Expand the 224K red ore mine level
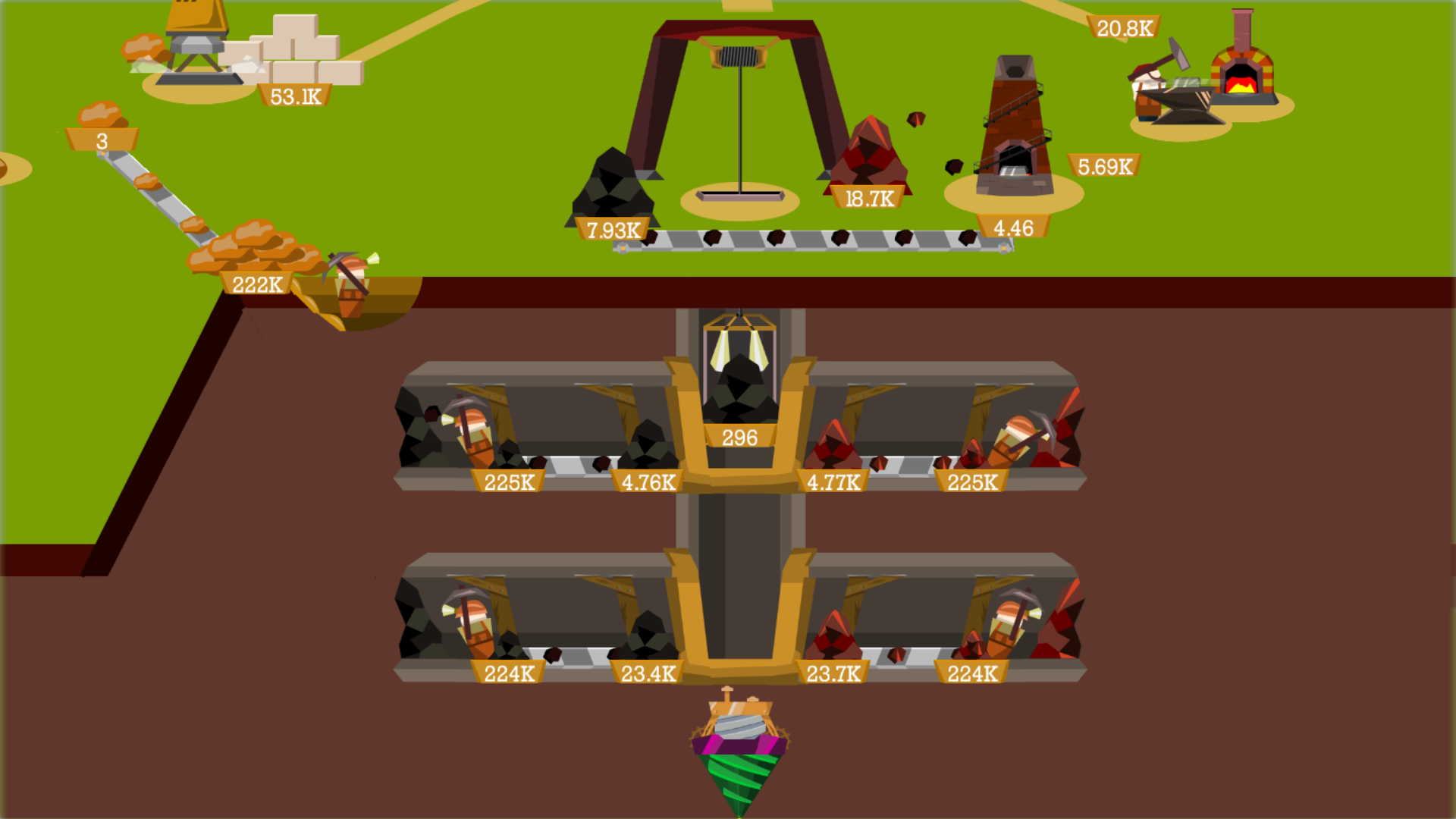The image size is (1456, 819). pos(971,672)
